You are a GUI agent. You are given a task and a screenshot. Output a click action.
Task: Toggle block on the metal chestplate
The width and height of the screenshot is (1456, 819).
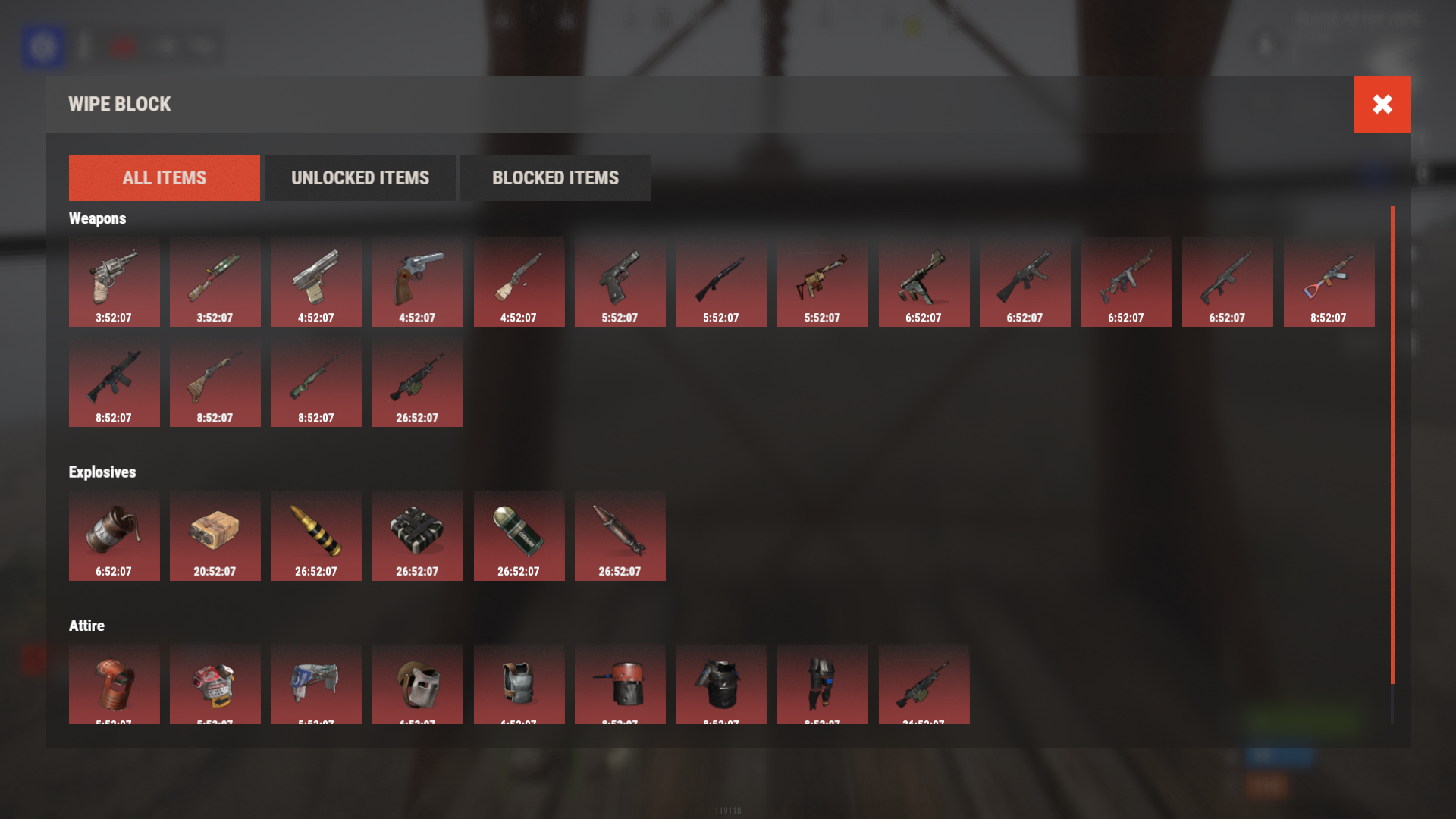[x=519, y=684]
